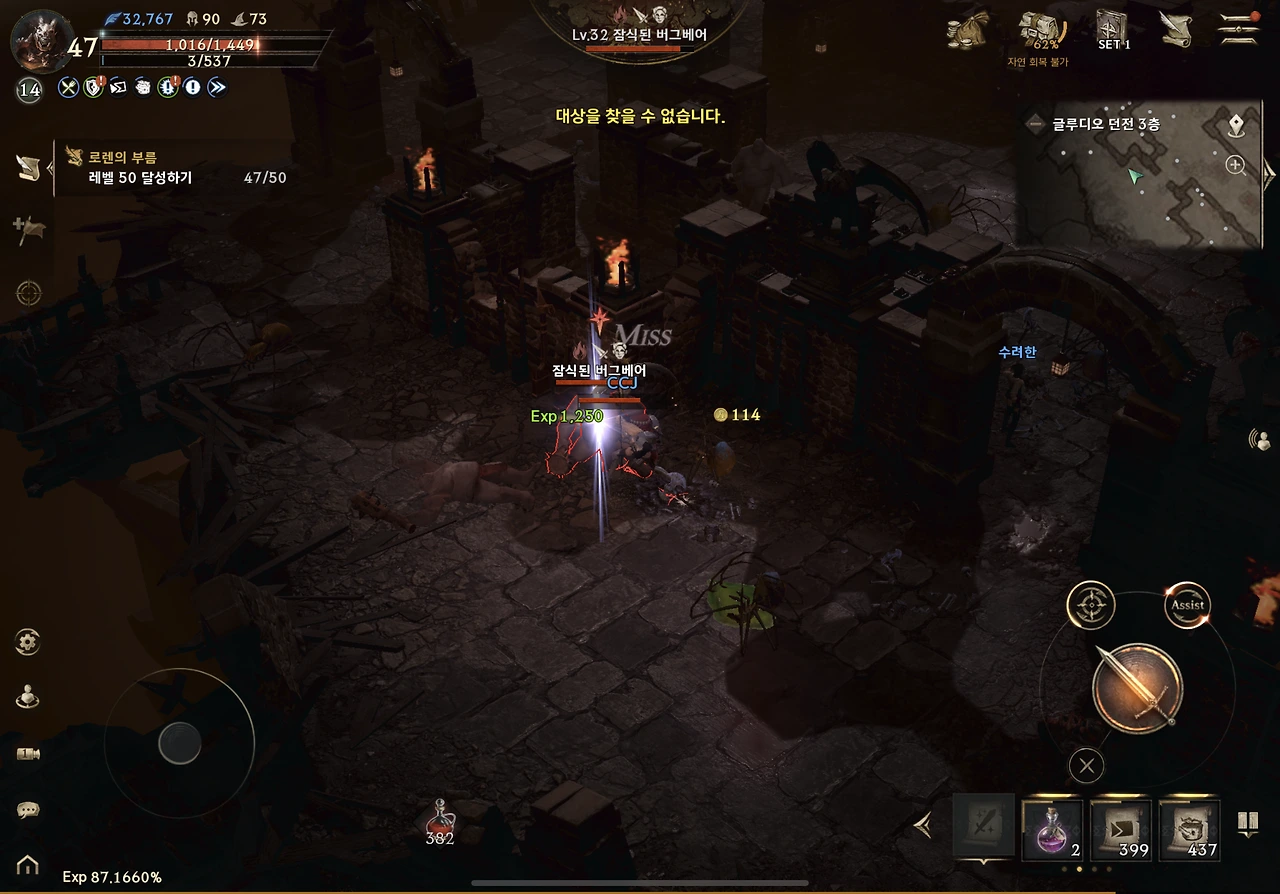Activate the crosshair target button near Assist
This screenshot has width=1280, height=894.
[1091, 605]
